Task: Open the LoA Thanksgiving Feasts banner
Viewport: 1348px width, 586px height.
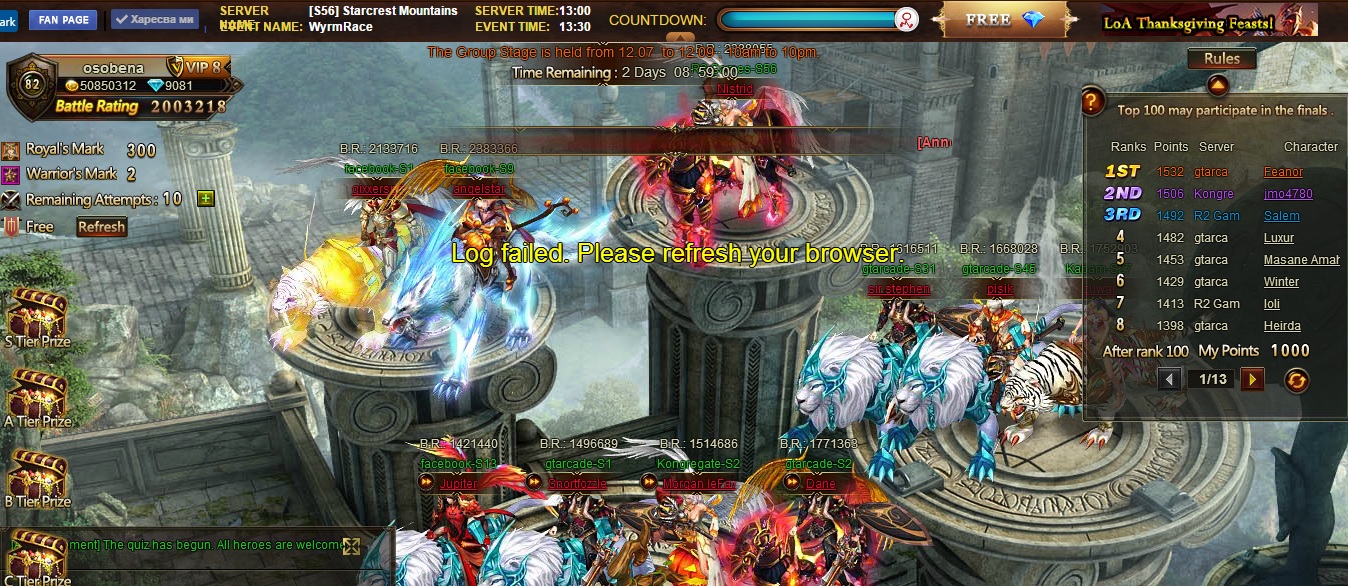Action: tap(1188, 22)
